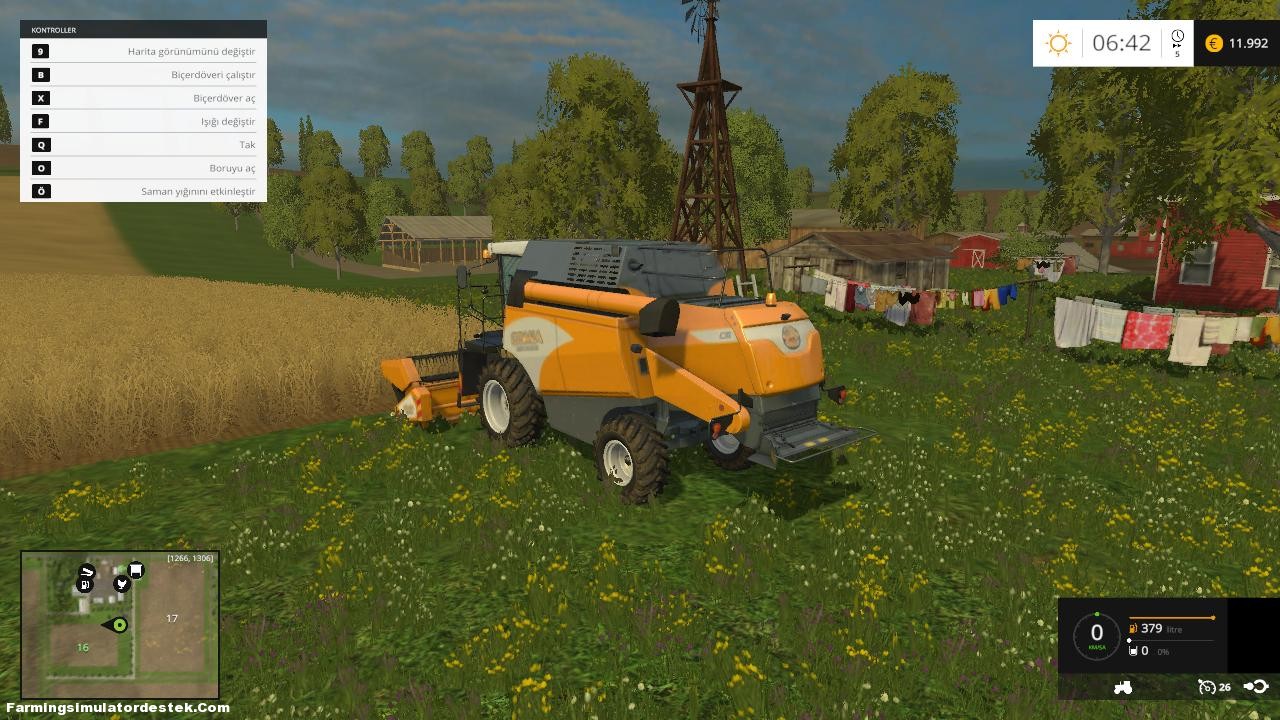Activate Ö Saman yığınını etkinleştir

143,191
